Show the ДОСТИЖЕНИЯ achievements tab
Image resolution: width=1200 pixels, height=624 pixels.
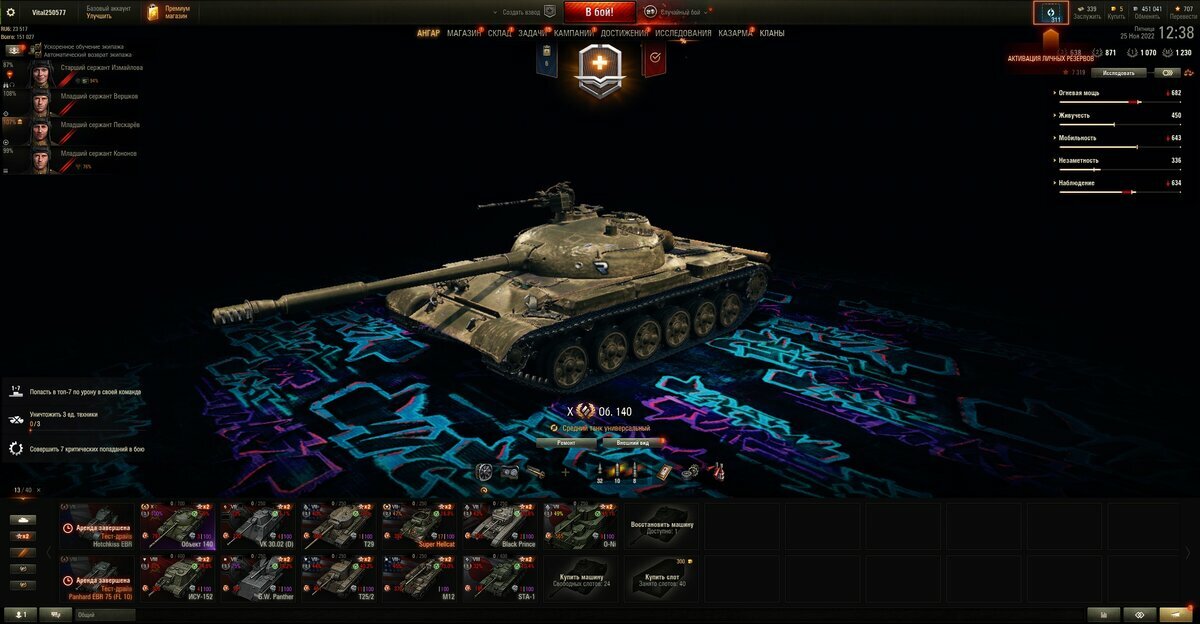625,33
